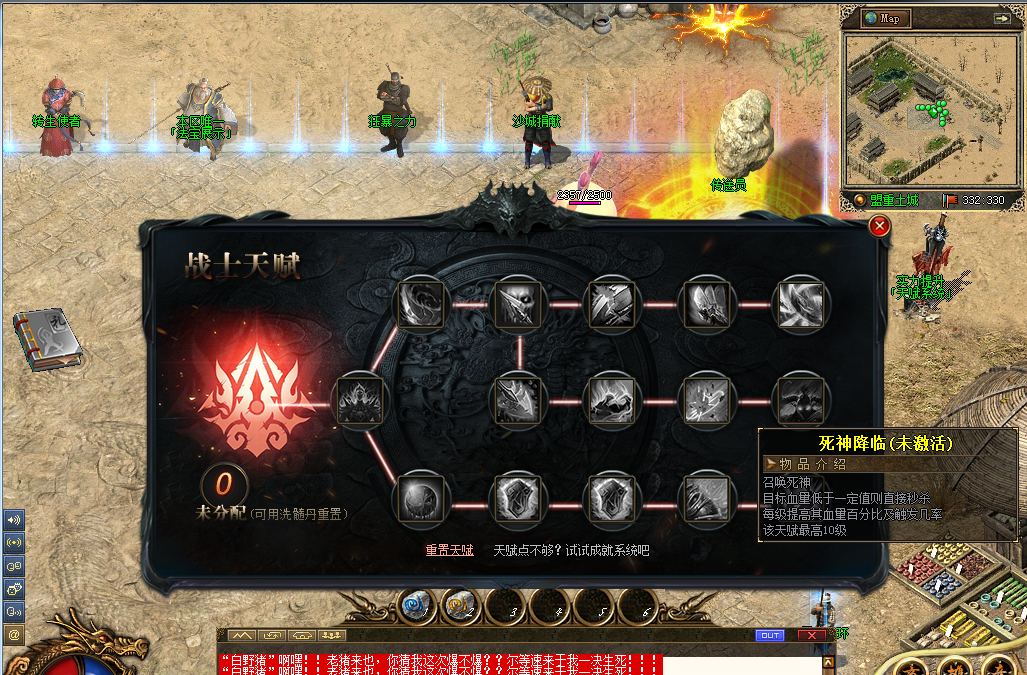Viewport: 1027px width, 675px height.
Task: Click the red orb beside the map name
Action: (x=859, y=200)
